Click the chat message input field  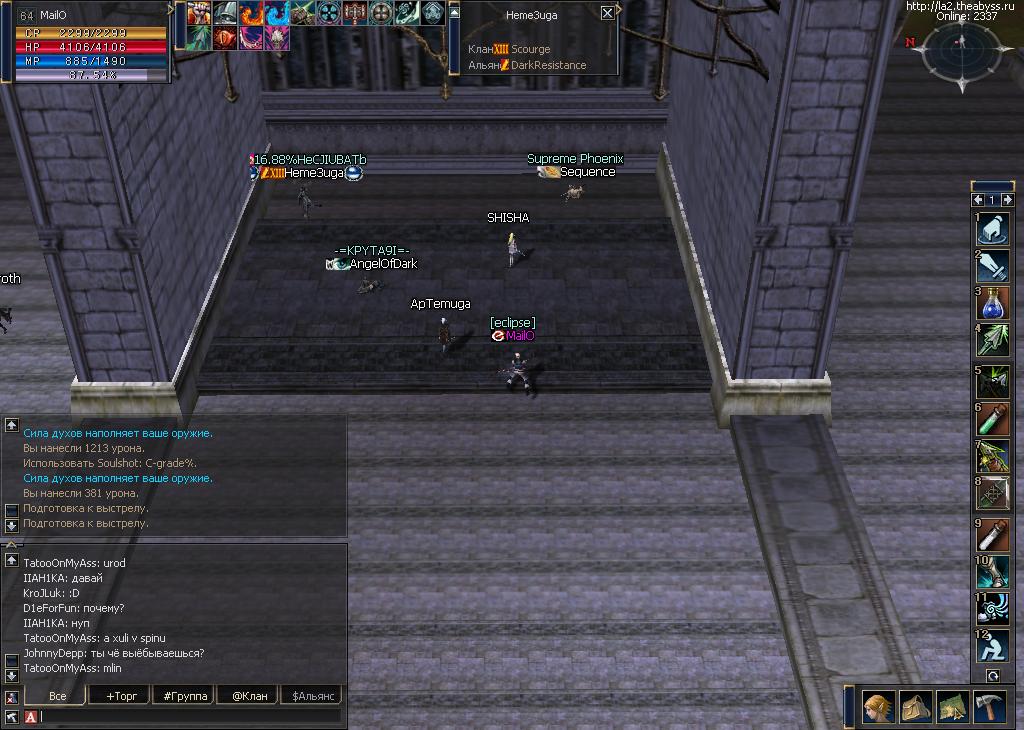click(190, 716)
